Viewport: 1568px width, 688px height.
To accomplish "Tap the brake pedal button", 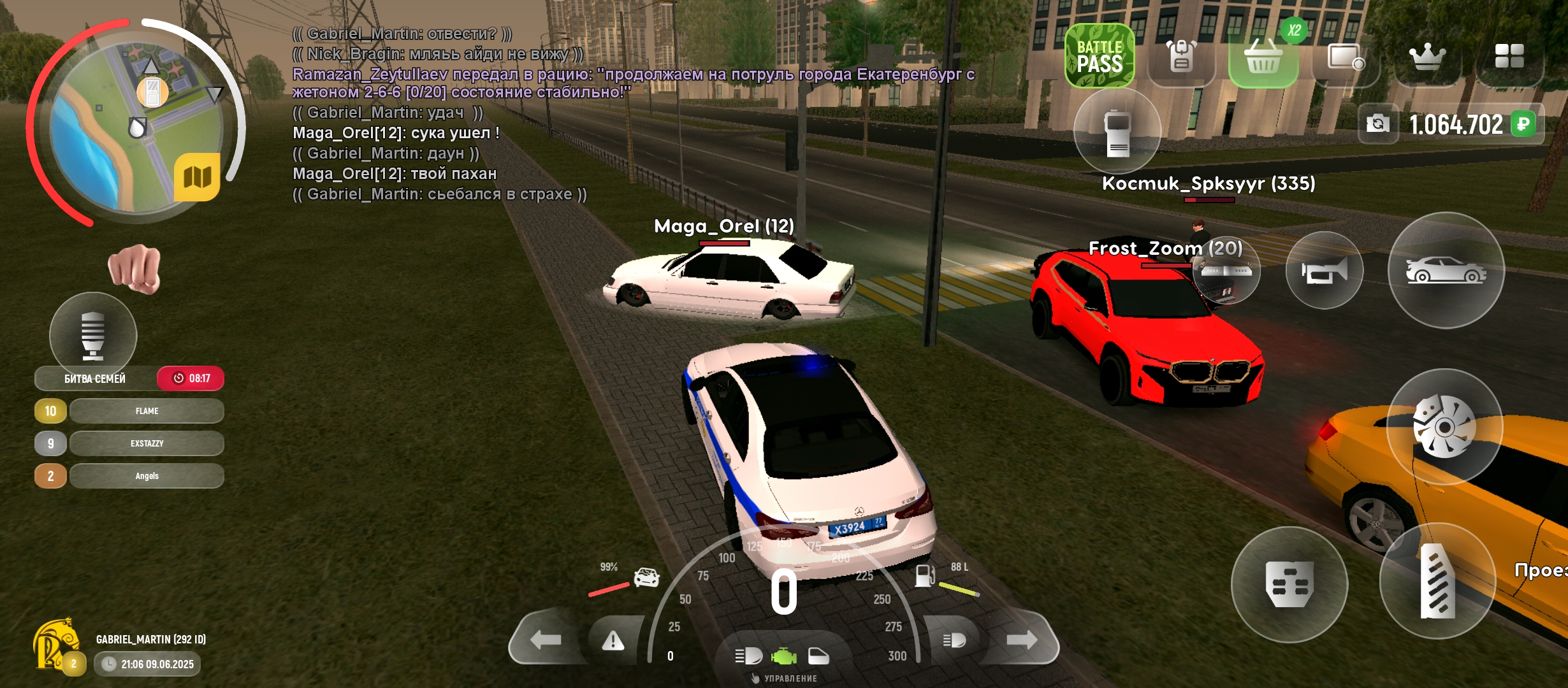I will point(1289,584).
